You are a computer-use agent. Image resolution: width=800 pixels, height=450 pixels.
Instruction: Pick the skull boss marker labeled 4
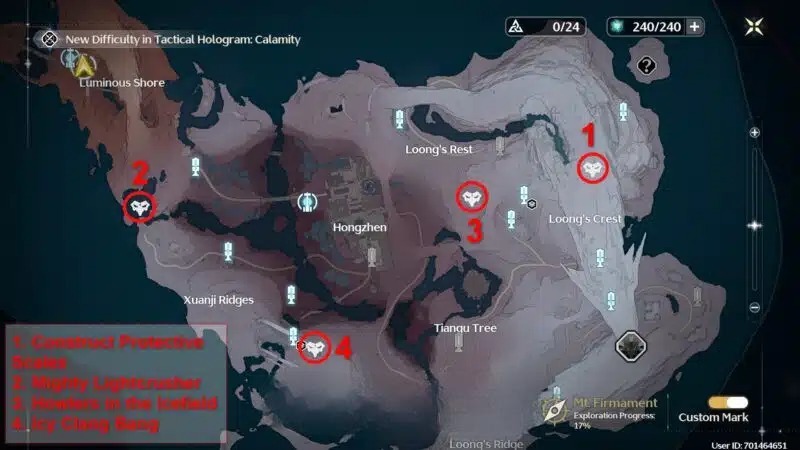[315, 347]
